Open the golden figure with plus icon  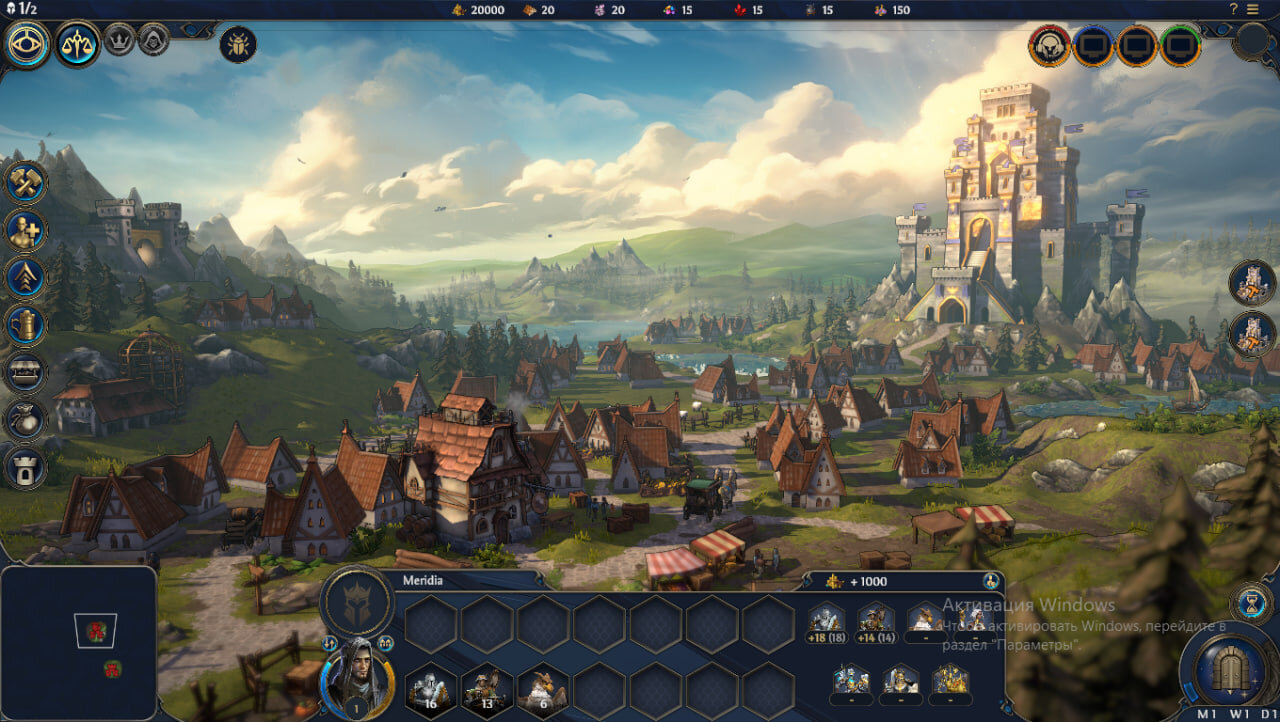coord(26,231)
